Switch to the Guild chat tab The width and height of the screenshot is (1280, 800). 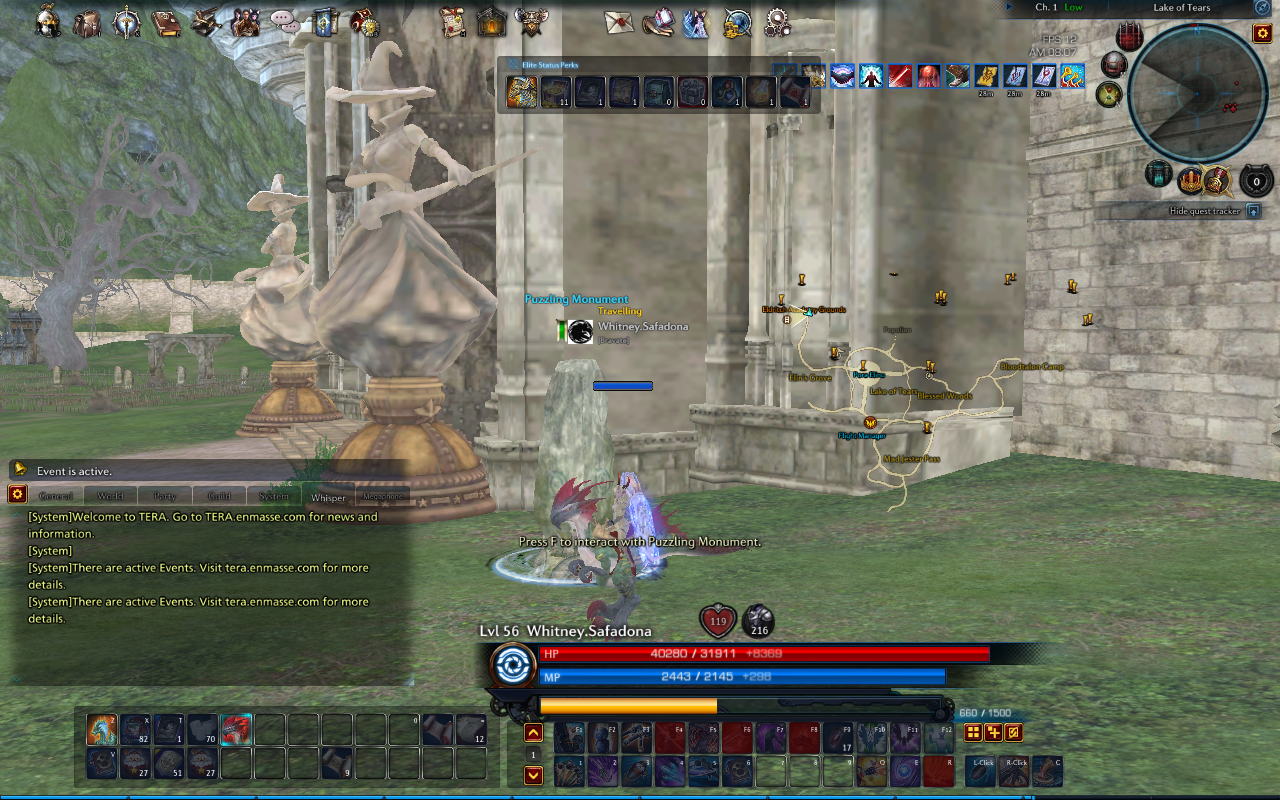[219, 494]
